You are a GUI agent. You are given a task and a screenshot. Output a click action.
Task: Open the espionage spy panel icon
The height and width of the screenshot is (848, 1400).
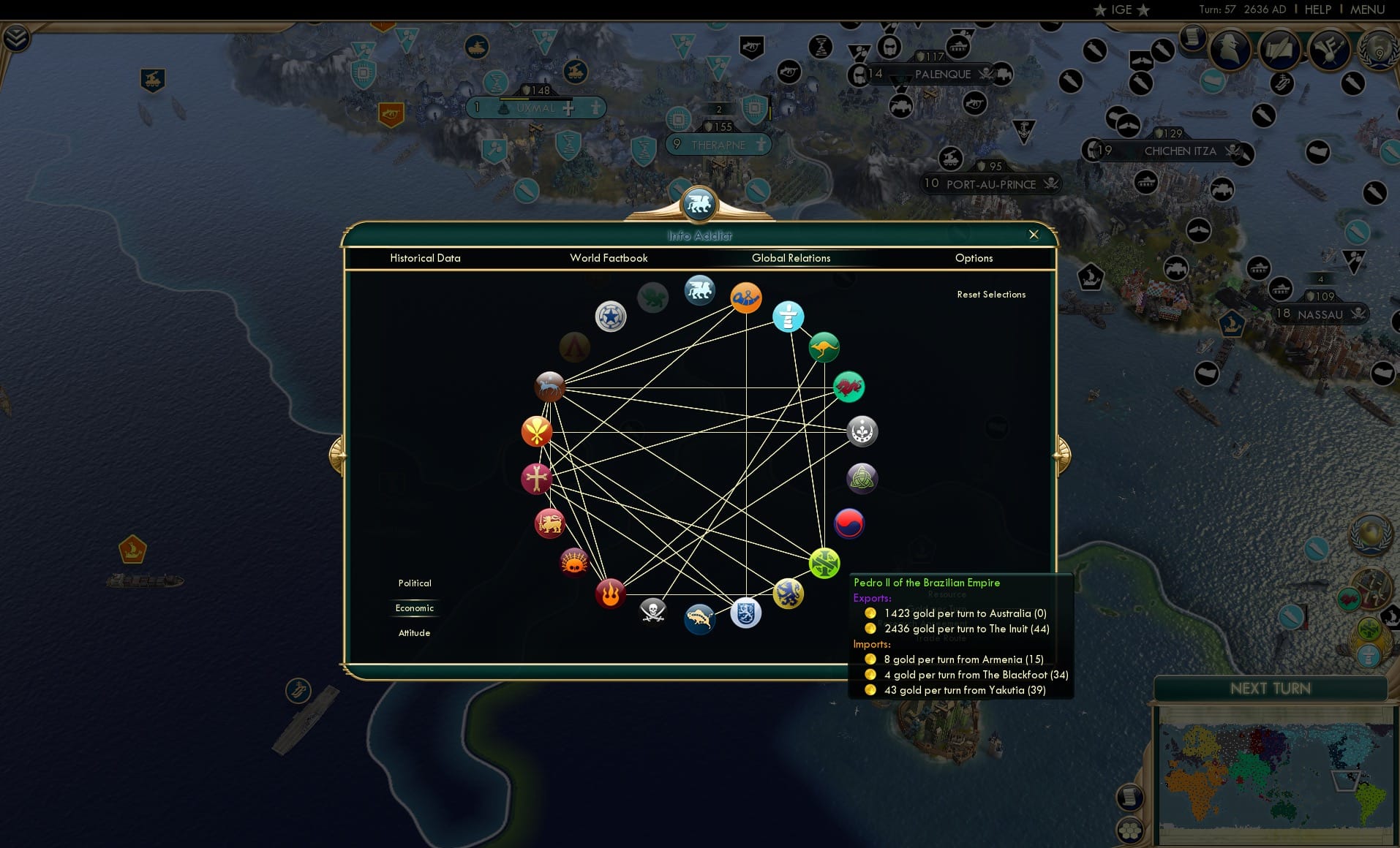click(x=1230, y=50)
